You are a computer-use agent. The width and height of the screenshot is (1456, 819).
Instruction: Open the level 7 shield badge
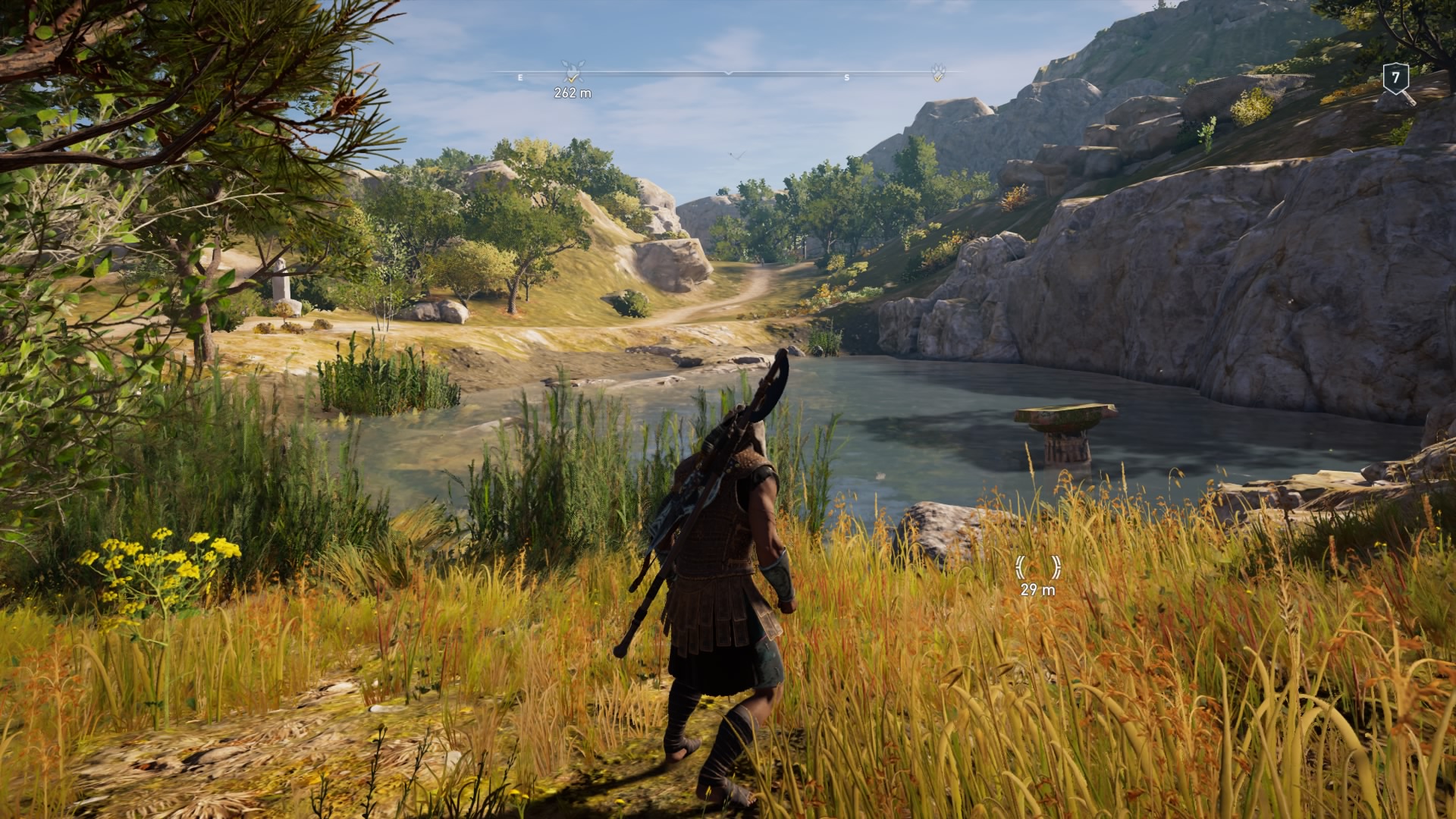tap(1395, 78)
